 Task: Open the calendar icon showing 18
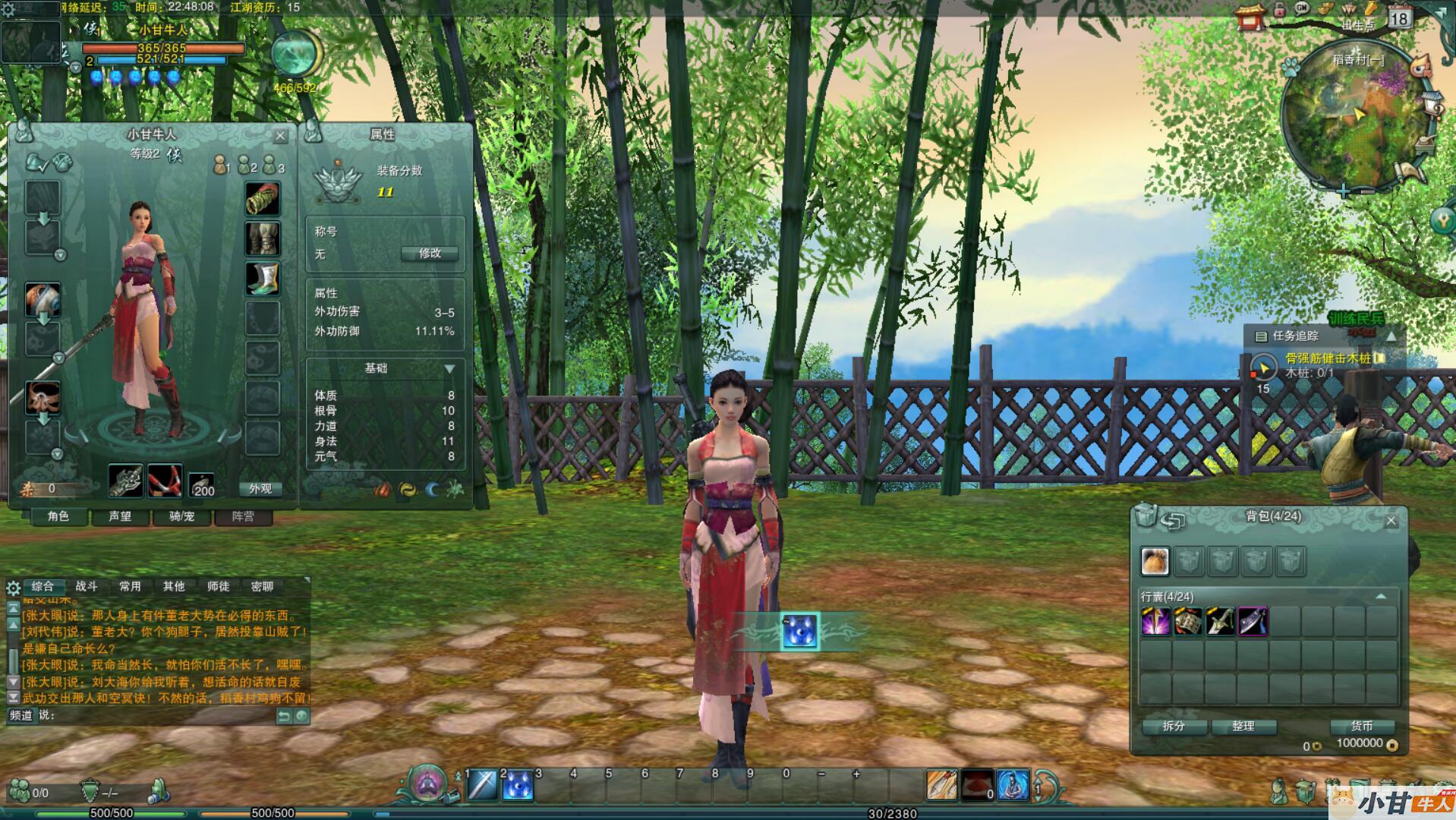click(1399, 17)
